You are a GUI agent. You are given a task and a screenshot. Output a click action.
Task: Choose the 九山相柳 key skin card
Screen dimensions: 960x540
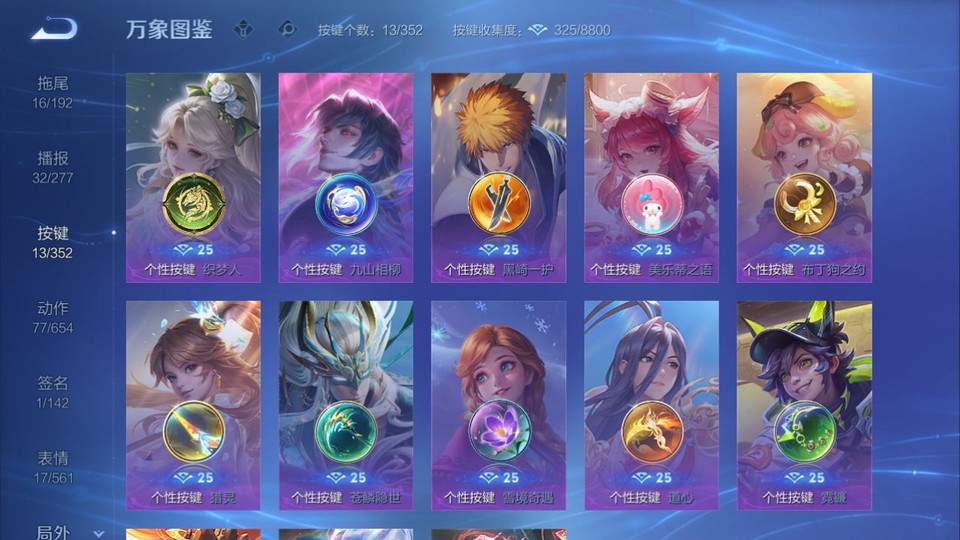click(x=346, y=177)
